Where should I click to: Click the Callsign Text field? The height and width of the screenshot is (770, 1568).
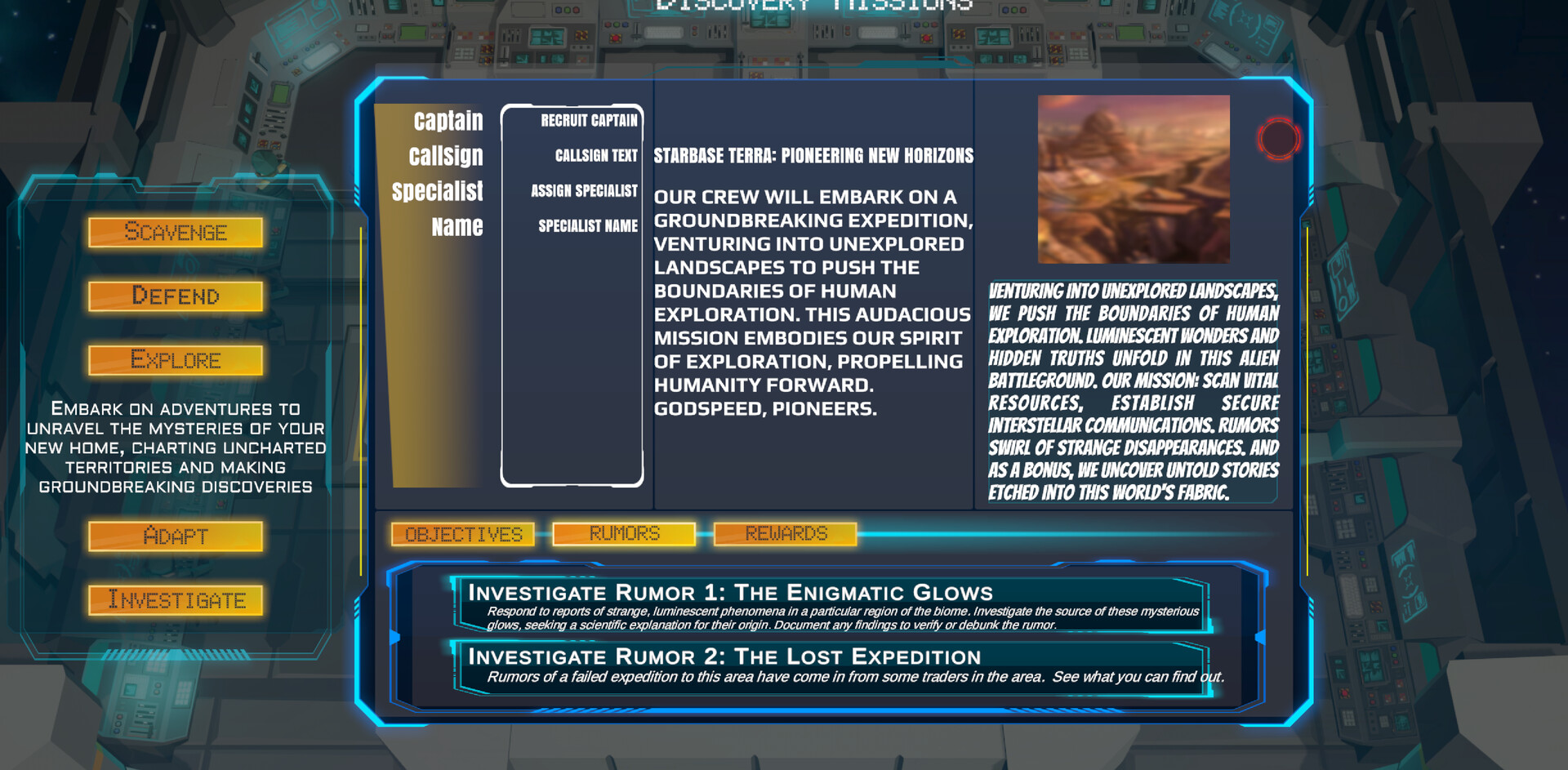click(595, 156)
